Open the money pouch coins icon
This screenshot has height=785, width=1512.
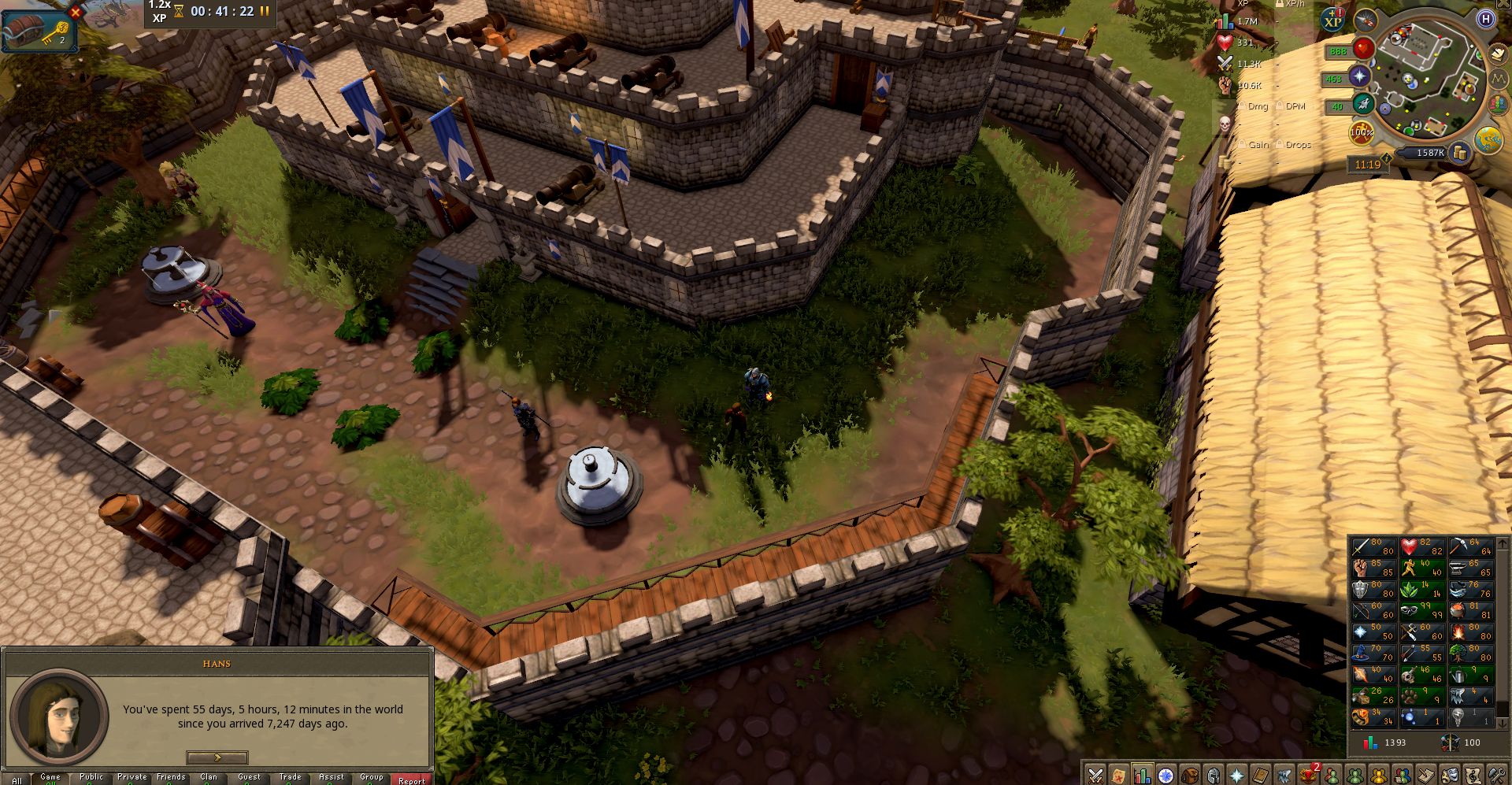(1460, 154)
